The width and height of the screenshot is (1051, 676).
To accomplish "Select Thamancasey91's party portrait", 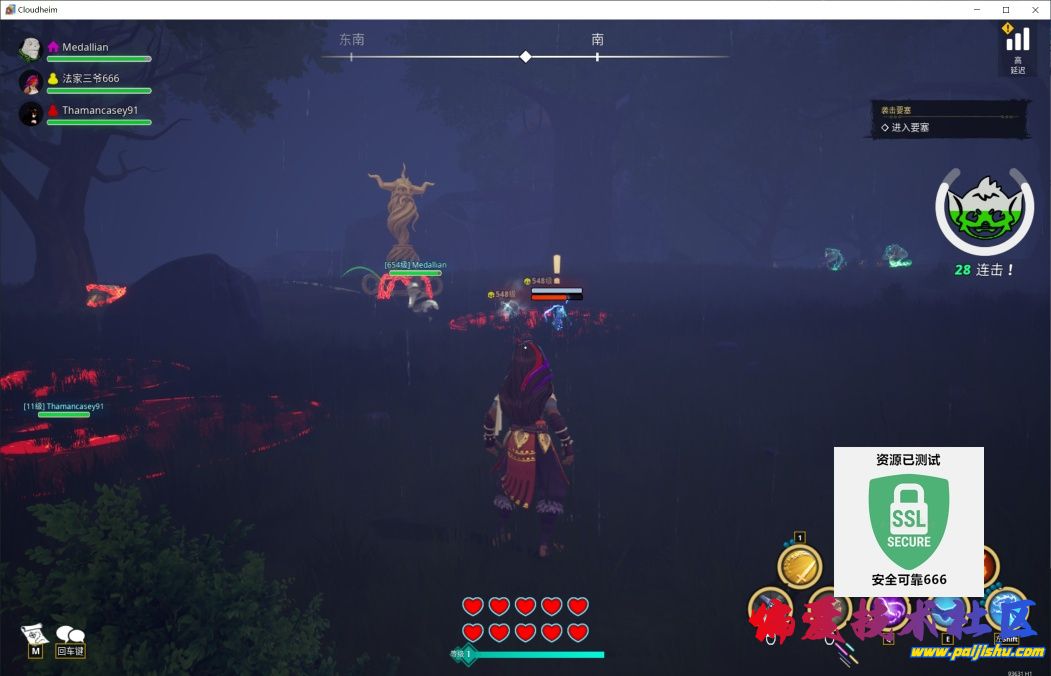I will click(31, 113).
